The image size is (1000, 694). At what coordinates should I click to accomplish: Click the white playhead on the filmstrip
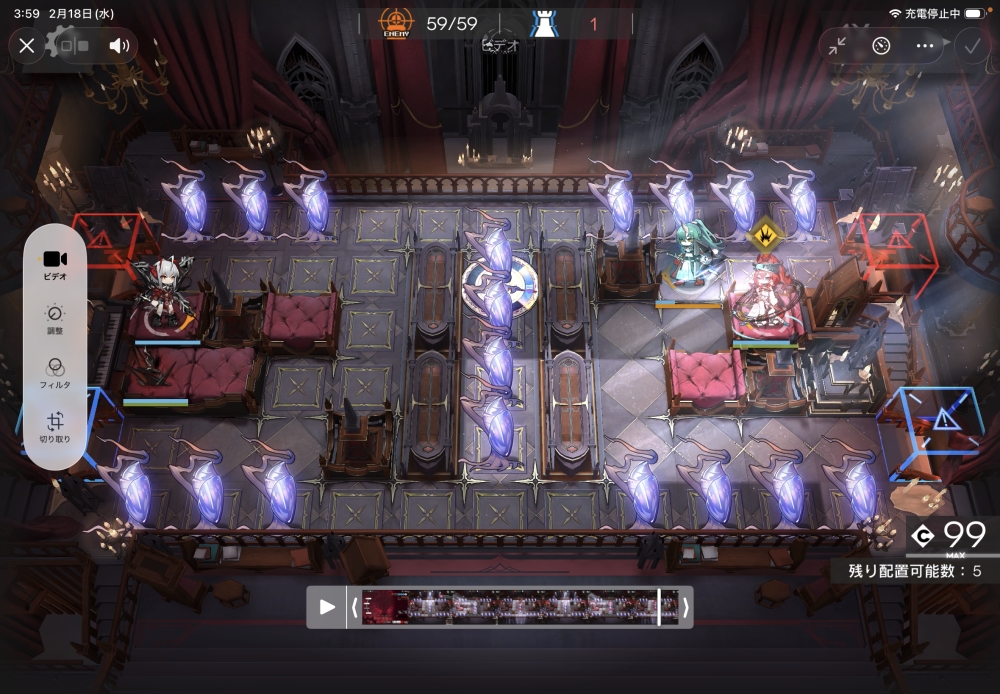click(x=658, y=607)
